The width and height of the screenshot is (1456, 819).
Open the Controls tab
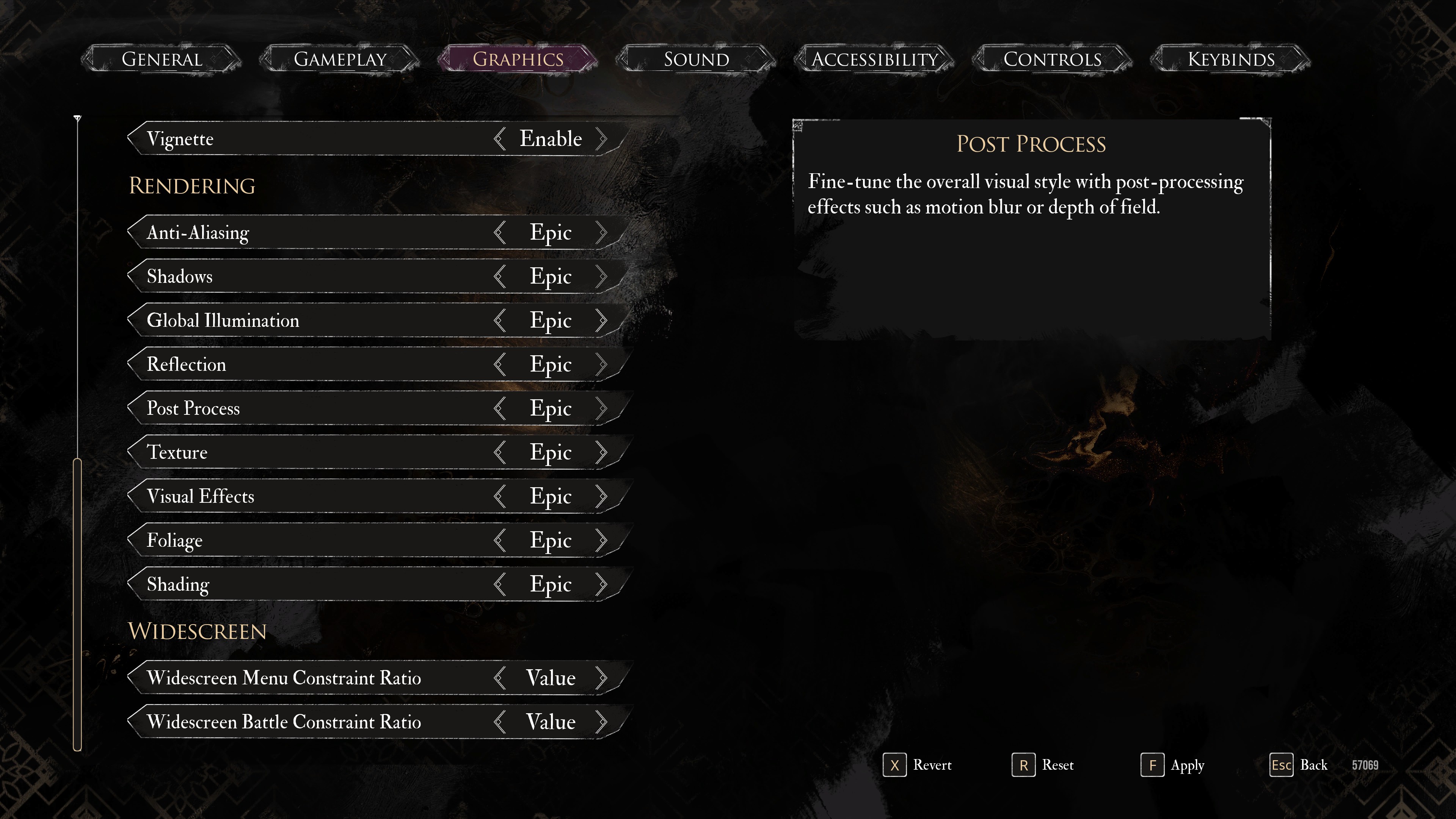pos(1052,59)
